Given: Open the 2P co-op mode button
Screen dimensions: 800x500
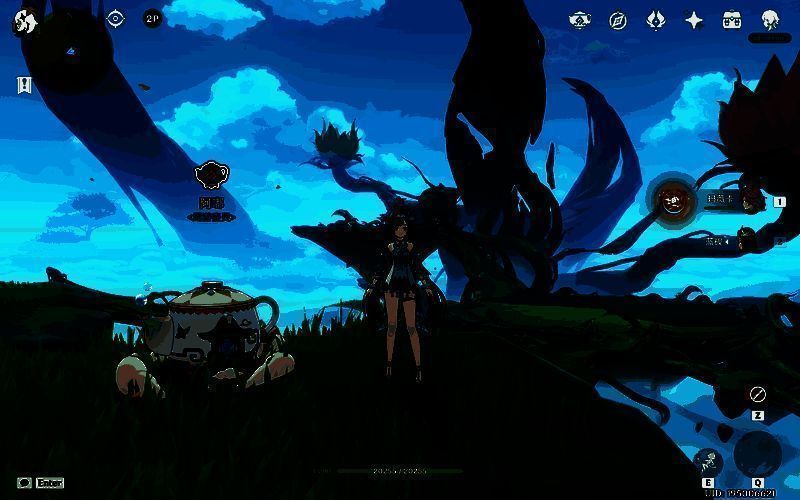Looking at the screenshot, I should pyautogui.click(x=152, y=18).
